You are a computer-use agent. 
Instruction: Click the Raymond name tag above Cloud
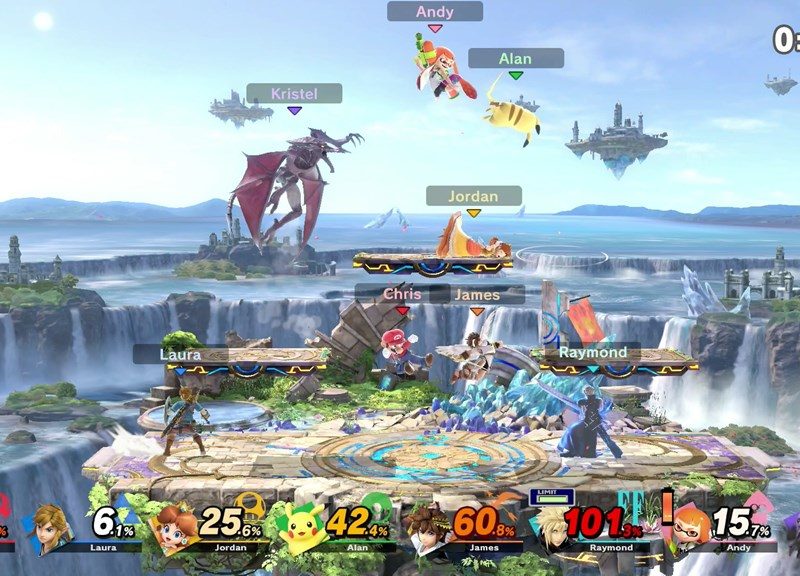592,352
